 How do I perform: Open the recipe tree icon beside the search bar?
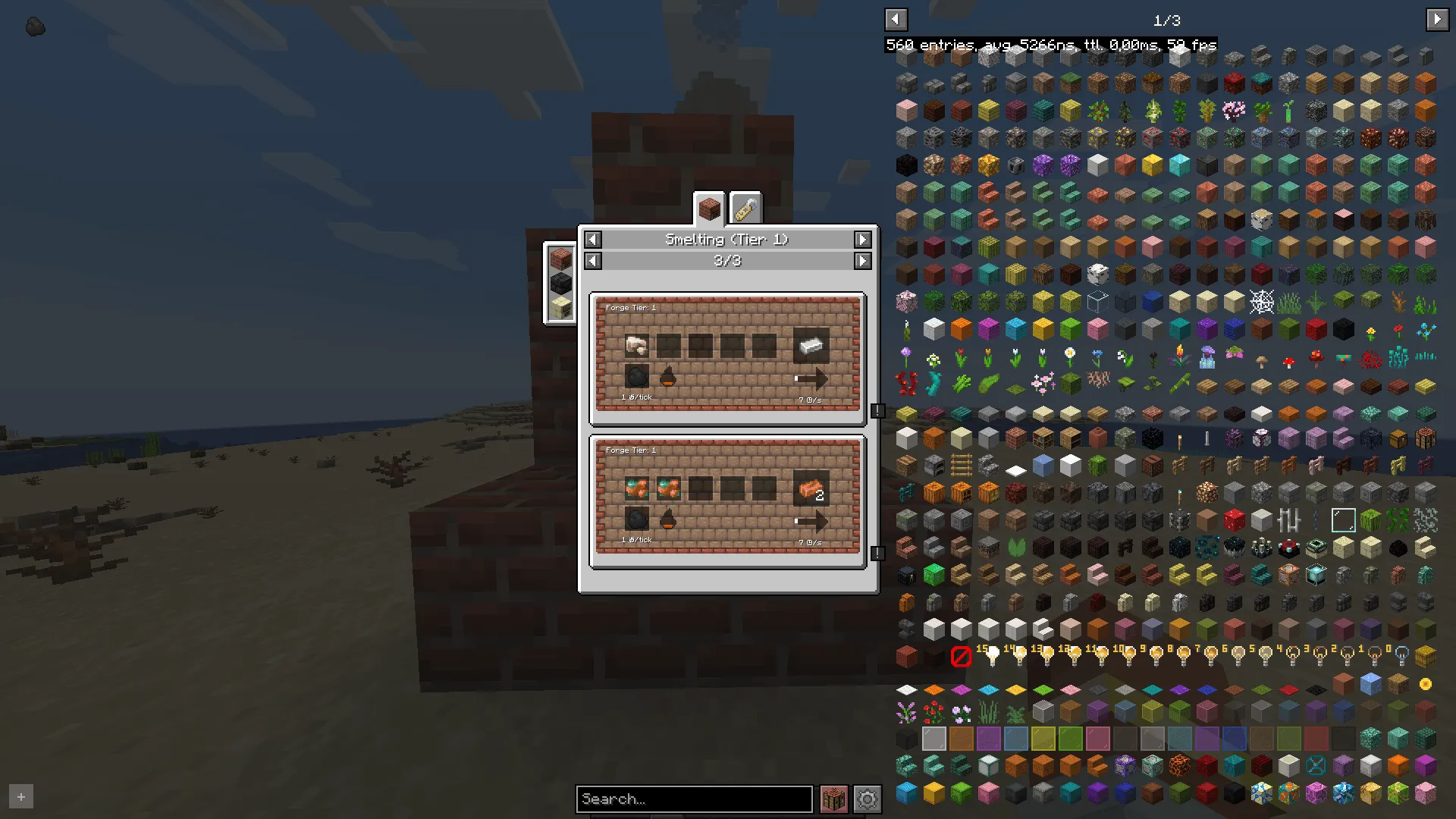click(x=833, y=799)
